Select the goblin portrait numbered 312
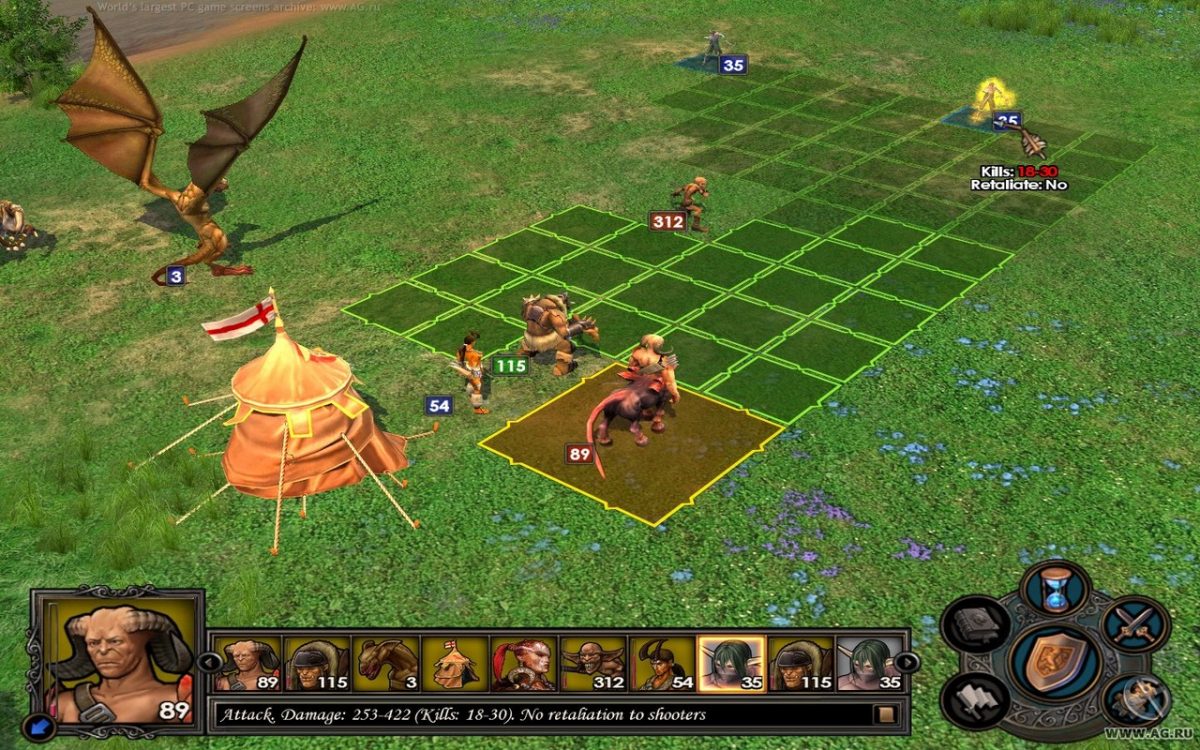Image resolution: width=1200 pixels, height=750 pixels. tap(592, 663)
